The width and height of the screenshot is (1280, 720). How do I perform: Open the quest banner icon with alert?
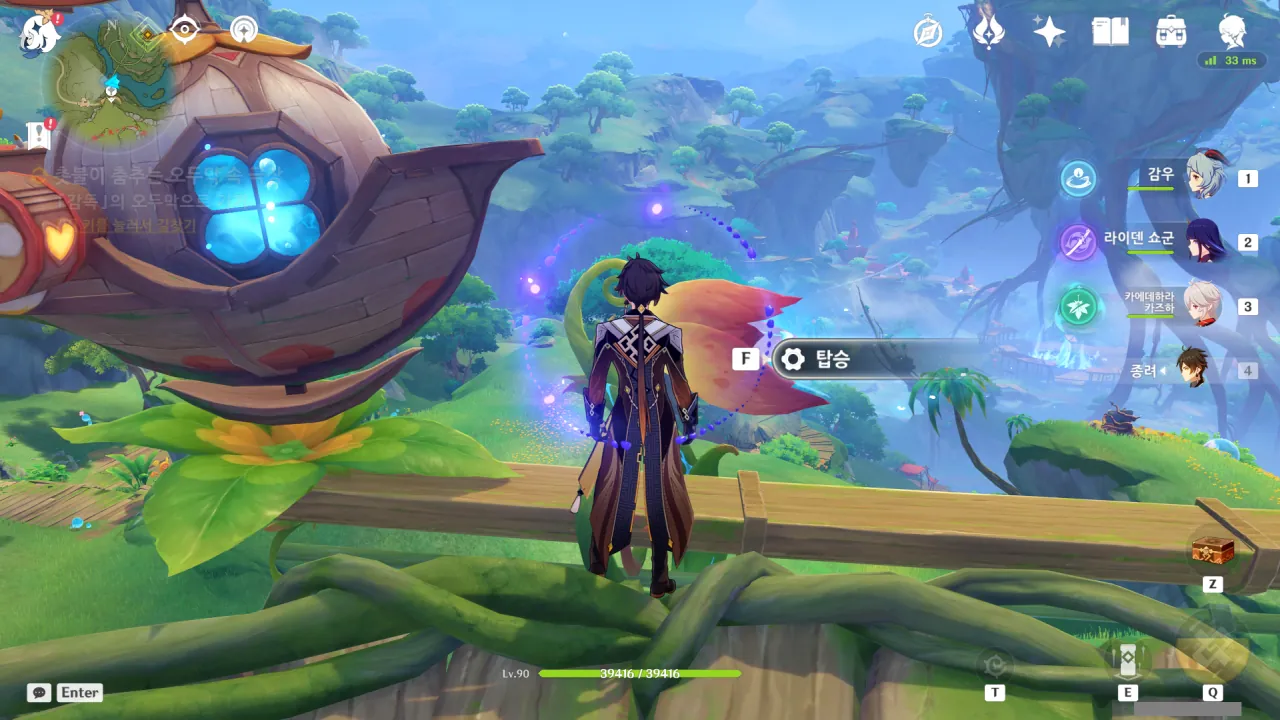40,134
